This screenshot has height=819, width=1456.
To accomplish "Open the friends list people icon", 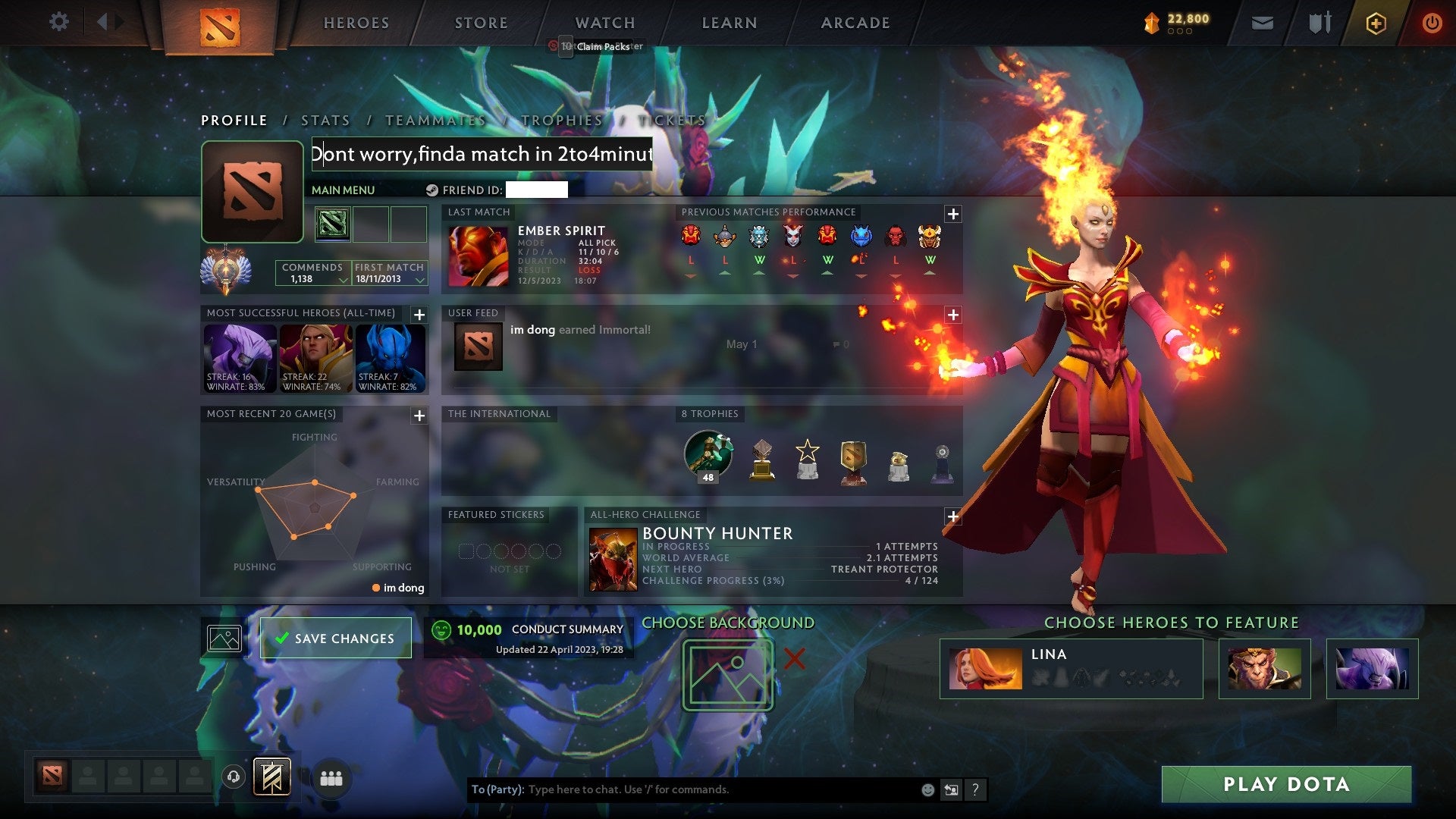I will pos(331,778).
